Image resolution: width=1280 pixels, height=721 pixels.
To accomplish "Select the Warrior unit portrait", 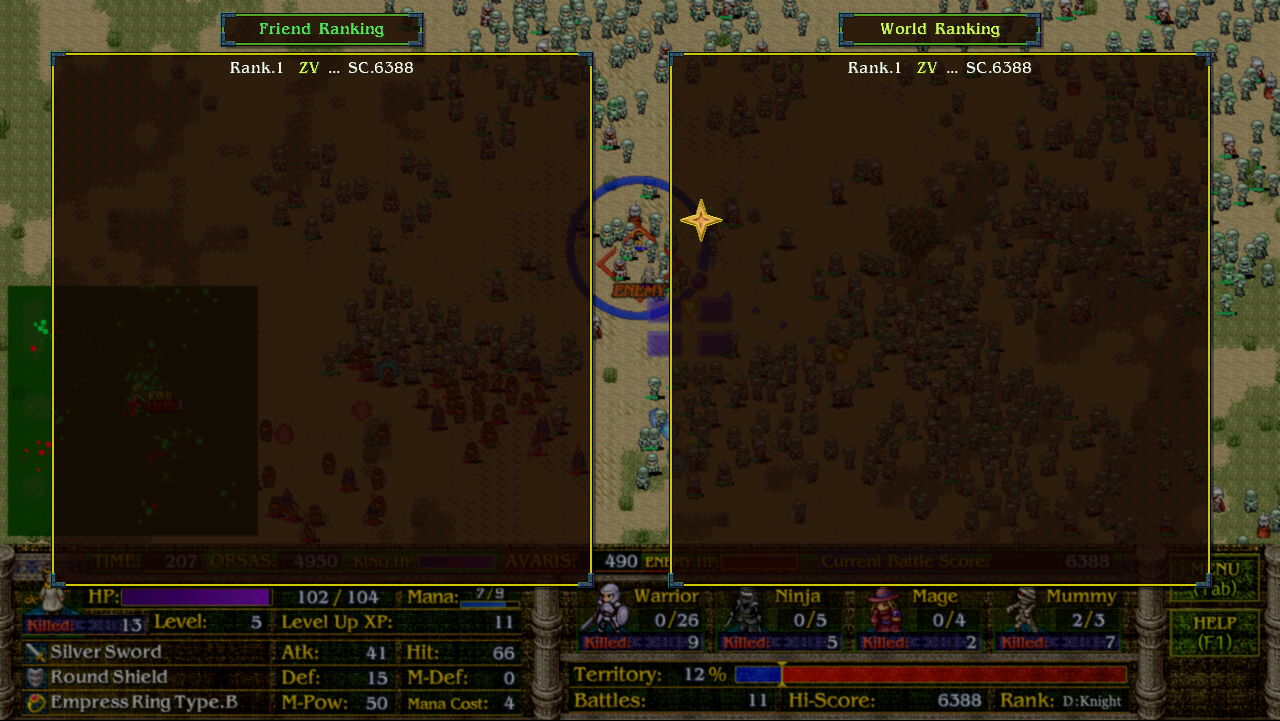I will [609, 608].
